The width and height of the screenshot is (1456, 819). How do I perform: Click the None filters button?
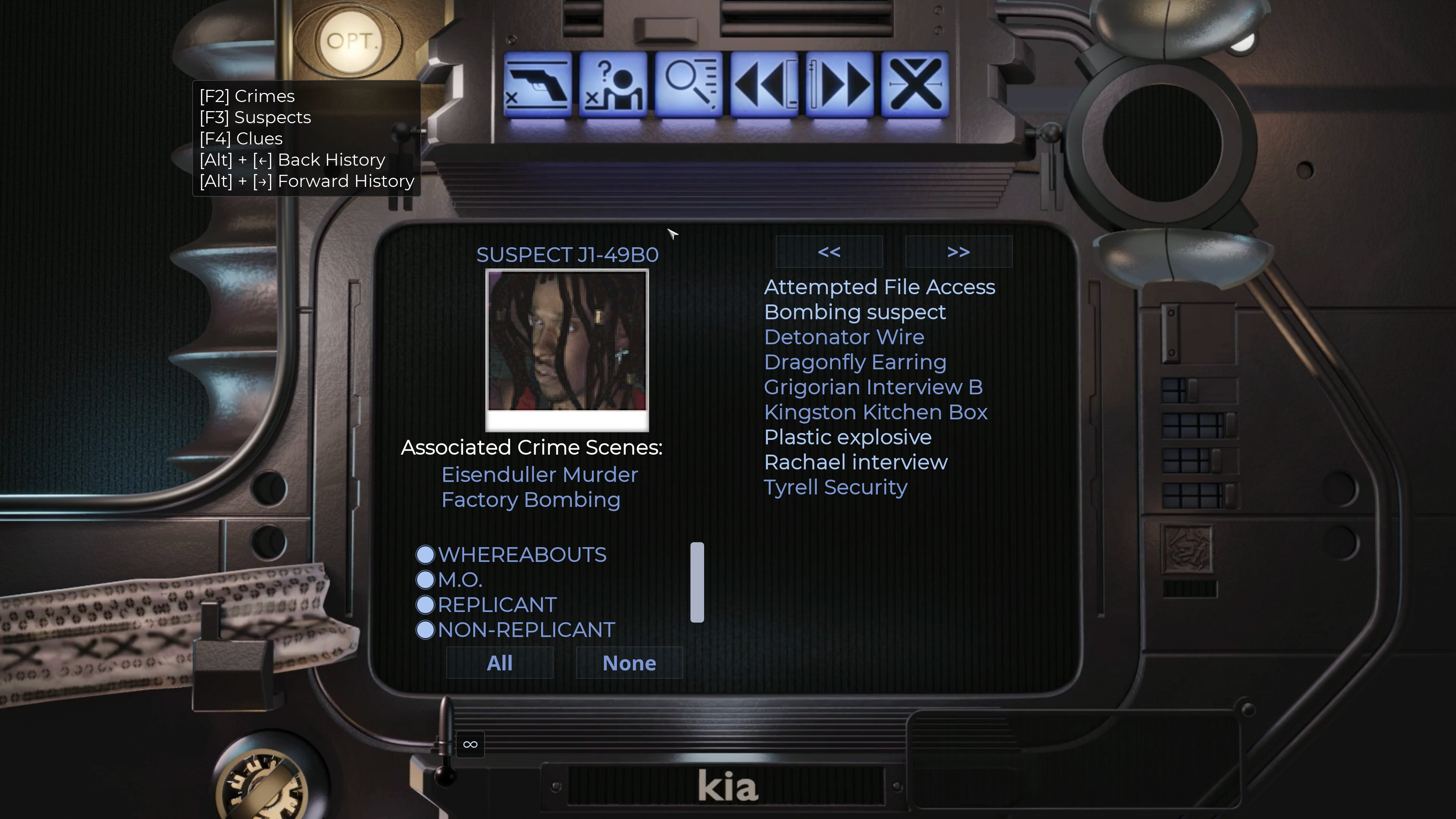(x=629, y=663)
